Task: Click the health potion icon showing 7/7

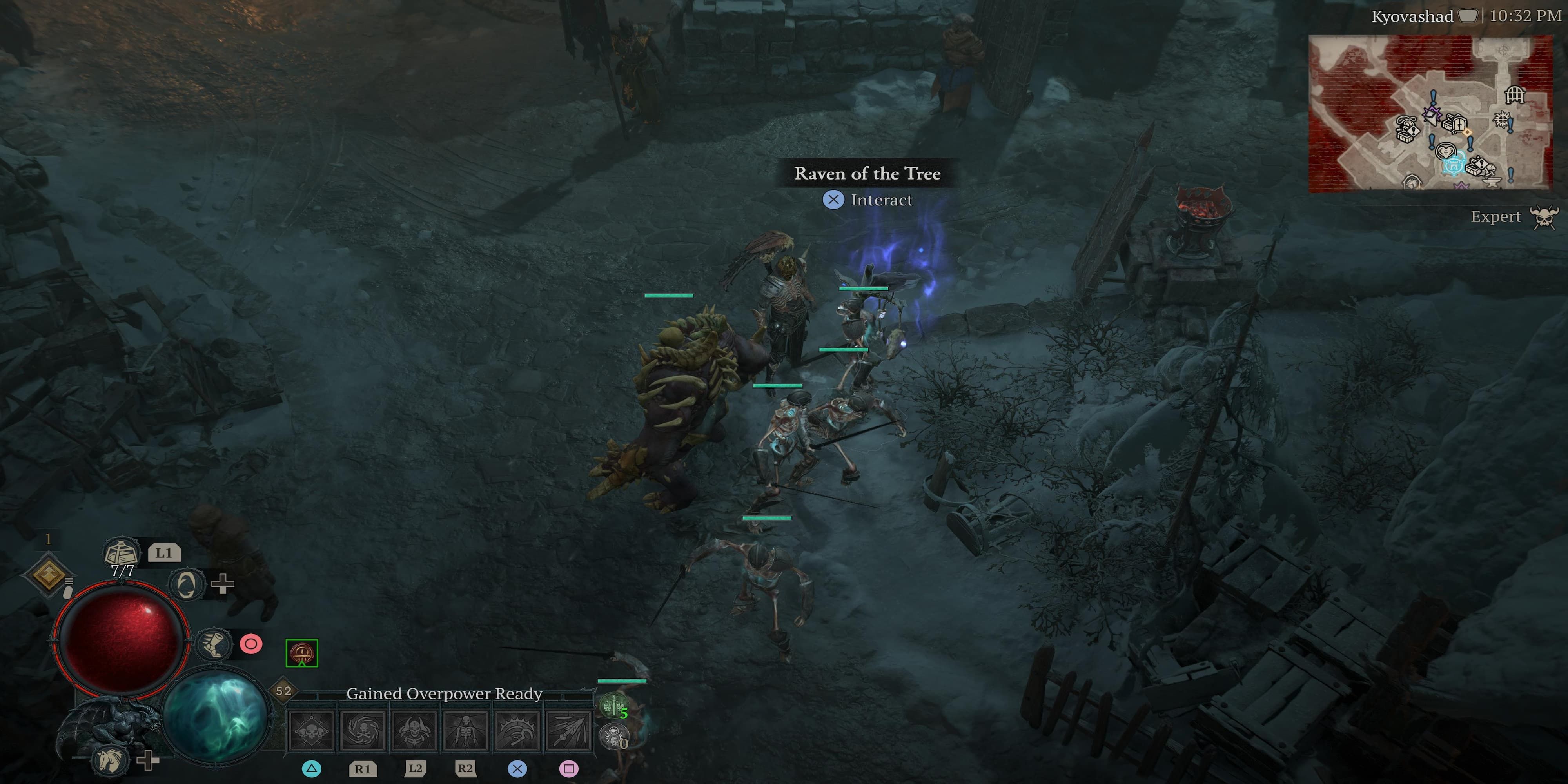Action: (x=121, y=552)
